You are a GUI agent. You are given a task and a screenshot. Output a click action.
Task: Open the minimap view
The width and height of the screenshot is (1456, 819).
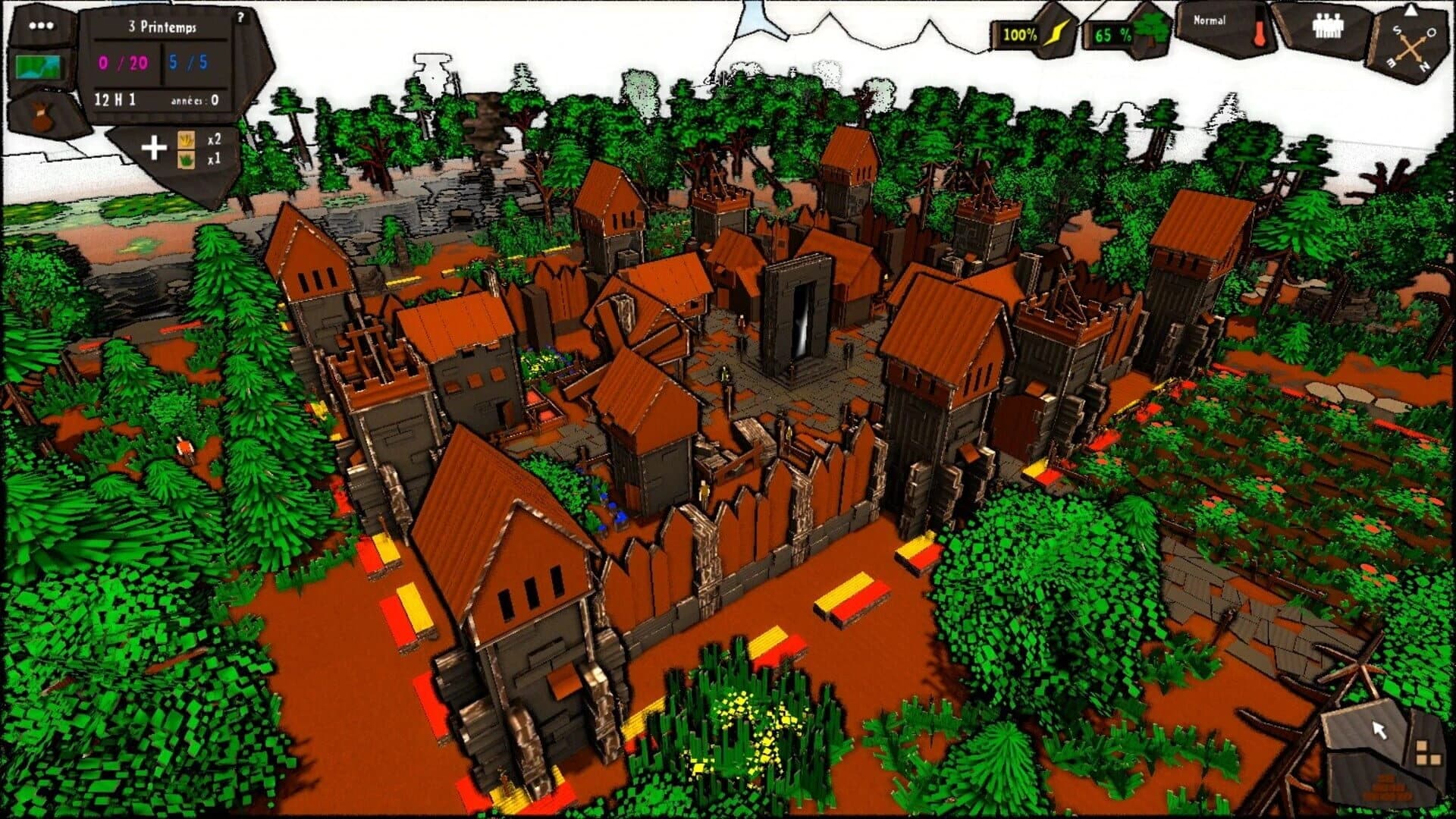click(38, 68)
